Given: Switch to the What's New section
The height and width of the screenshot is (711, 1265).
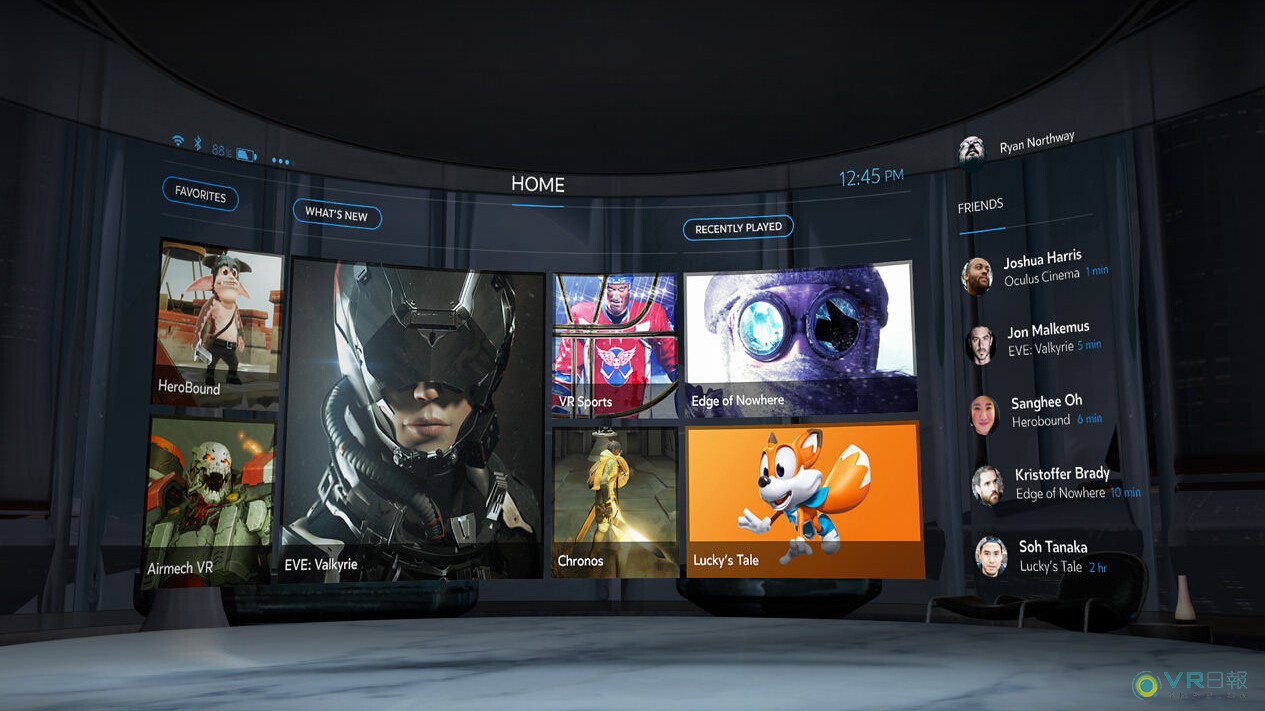Looking at the screenshot, I should click(x=336, y=214).
